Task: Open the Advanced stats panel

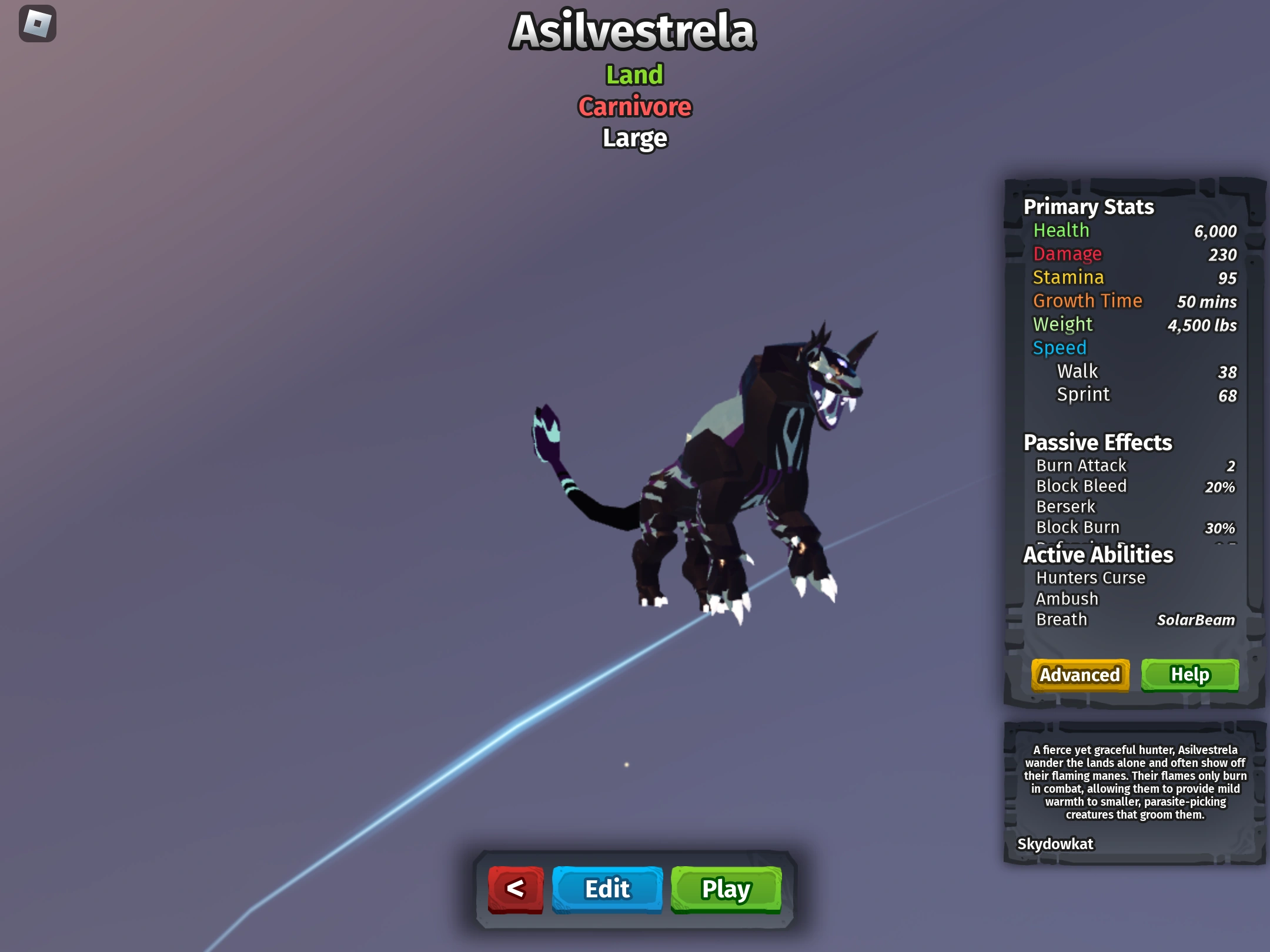Action: click(1079, 675)
